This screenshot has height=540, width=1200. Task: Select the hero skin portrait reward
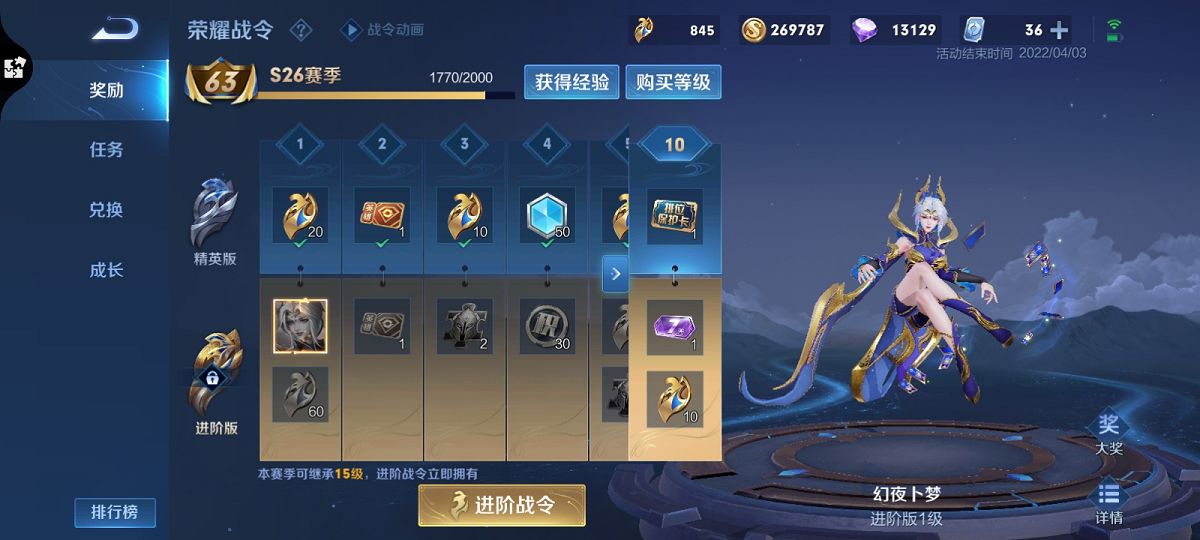[300, 327]
